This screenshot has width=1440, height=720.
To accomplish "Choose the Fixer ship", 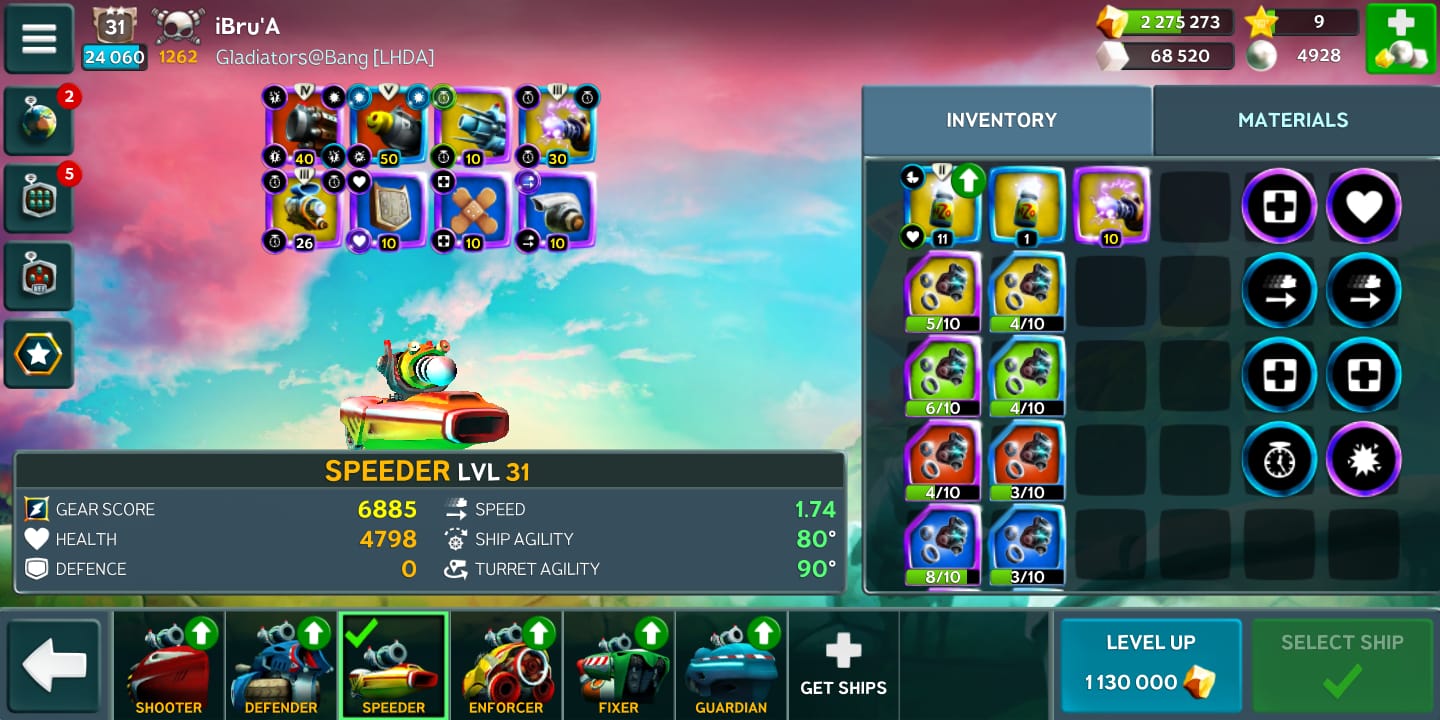I will [x=618, y=667].
